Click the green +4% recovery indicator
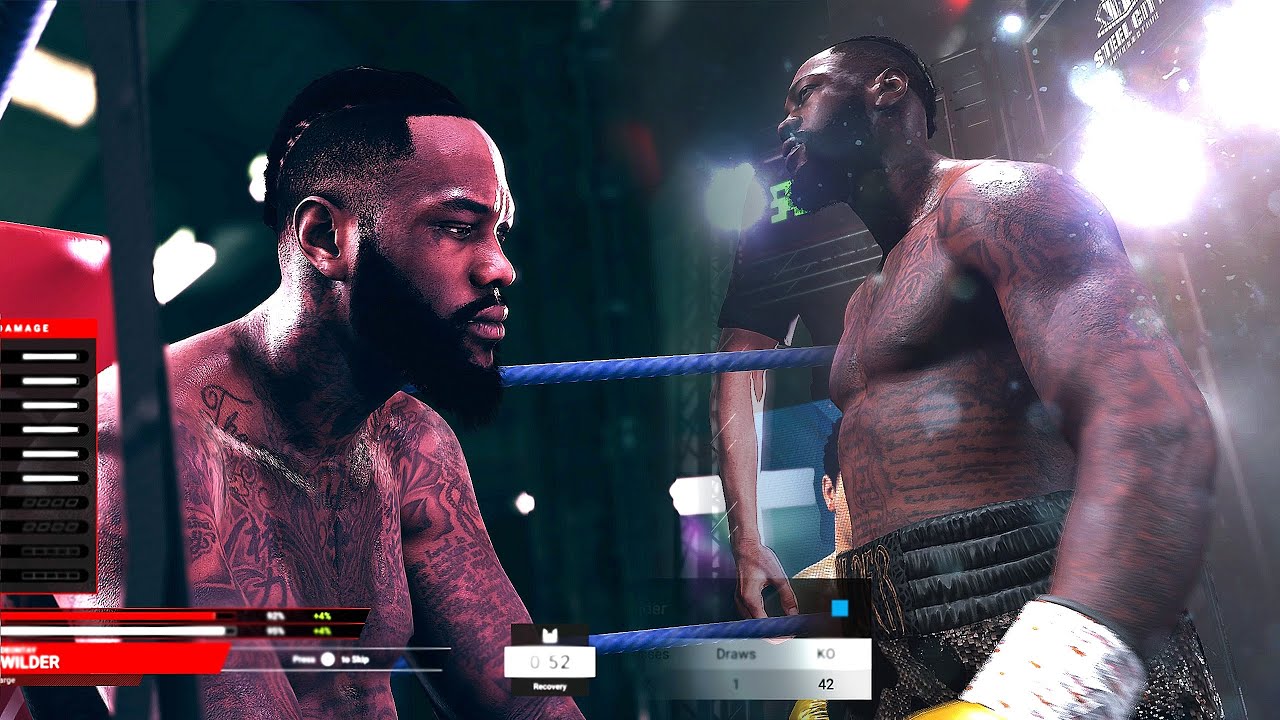Screen dimensions: 1280x720 320,616
